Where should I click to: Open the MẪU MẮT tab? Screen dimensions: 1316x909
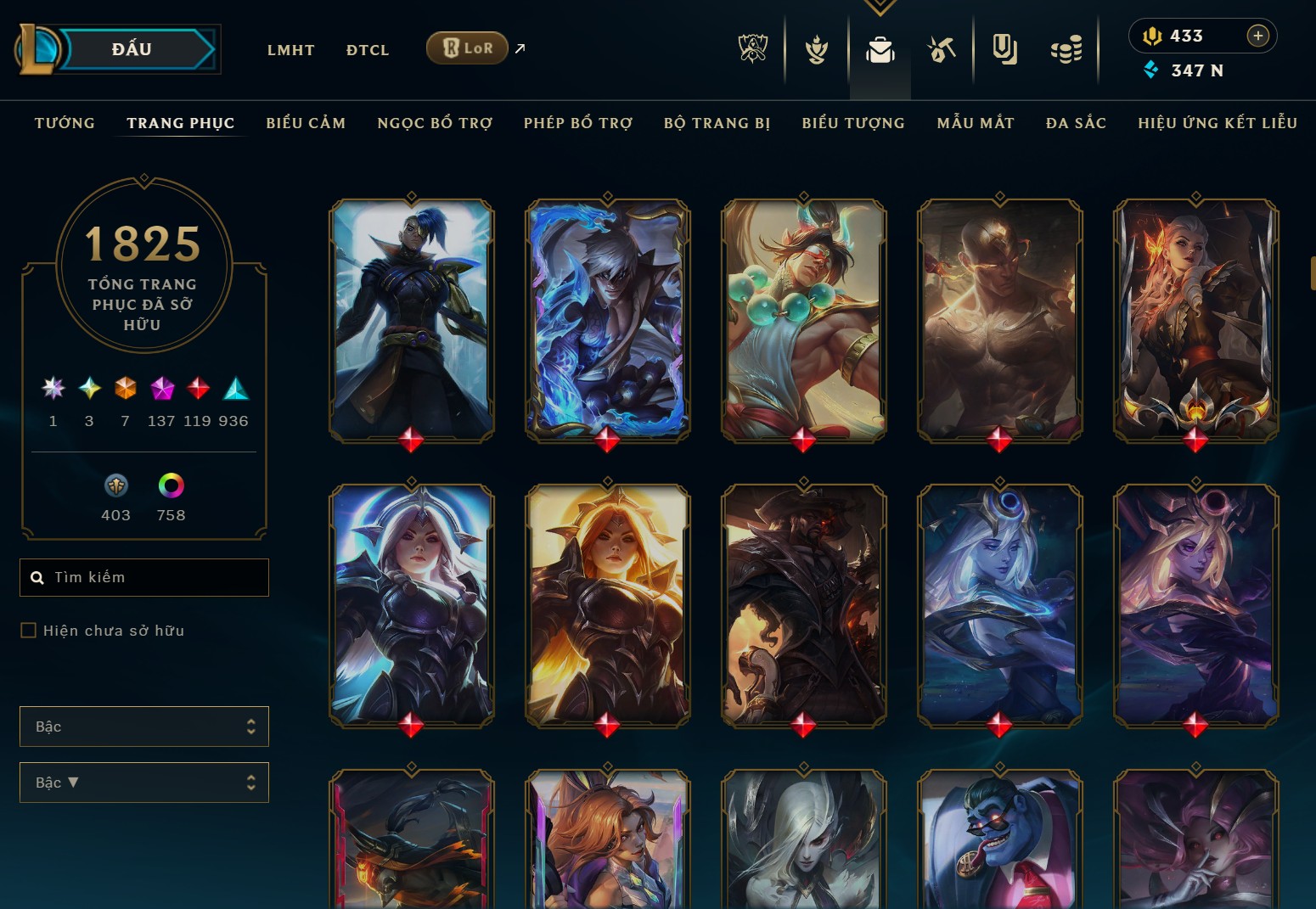pos(976,123)
